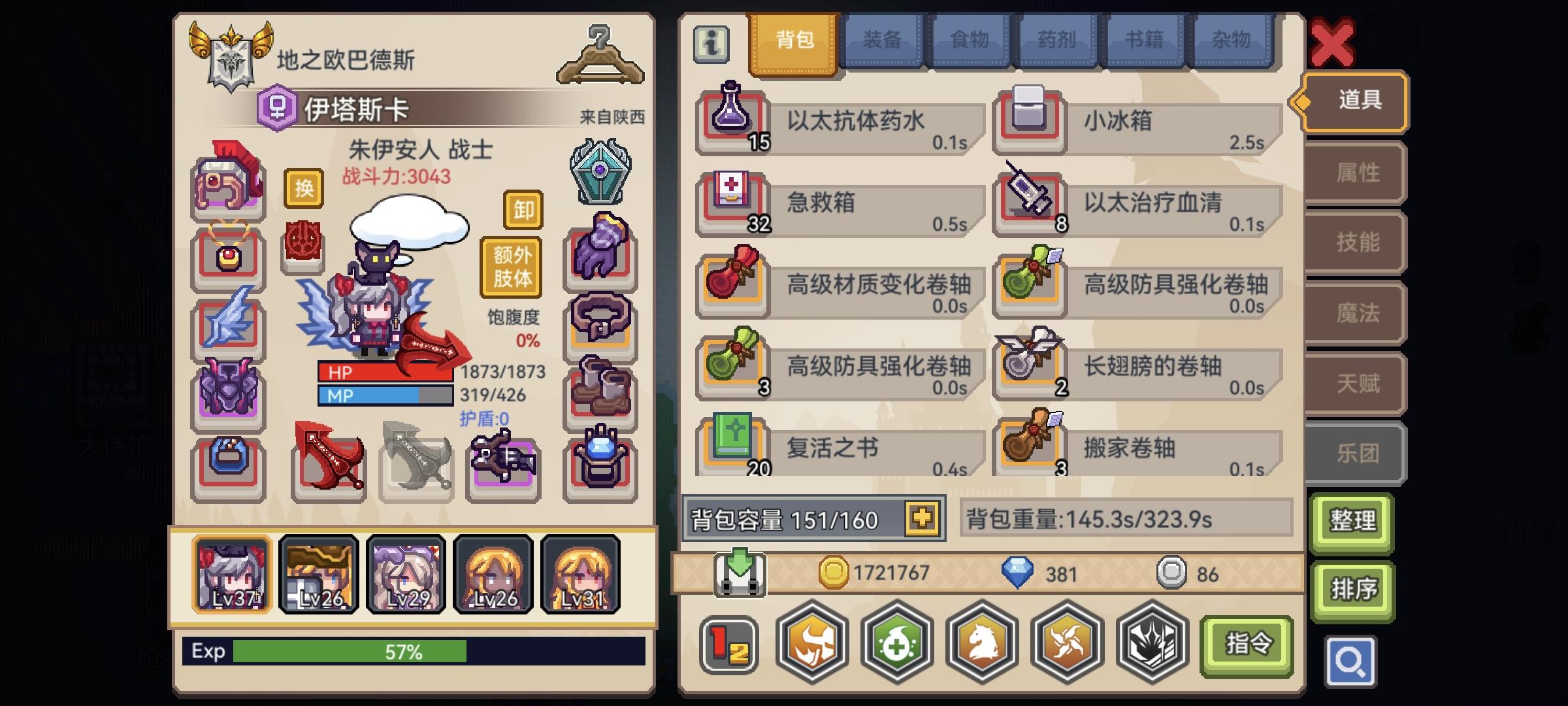
Task: Open the info panel via the i icon
Action: pyautogui.click(x=711, y=46)
